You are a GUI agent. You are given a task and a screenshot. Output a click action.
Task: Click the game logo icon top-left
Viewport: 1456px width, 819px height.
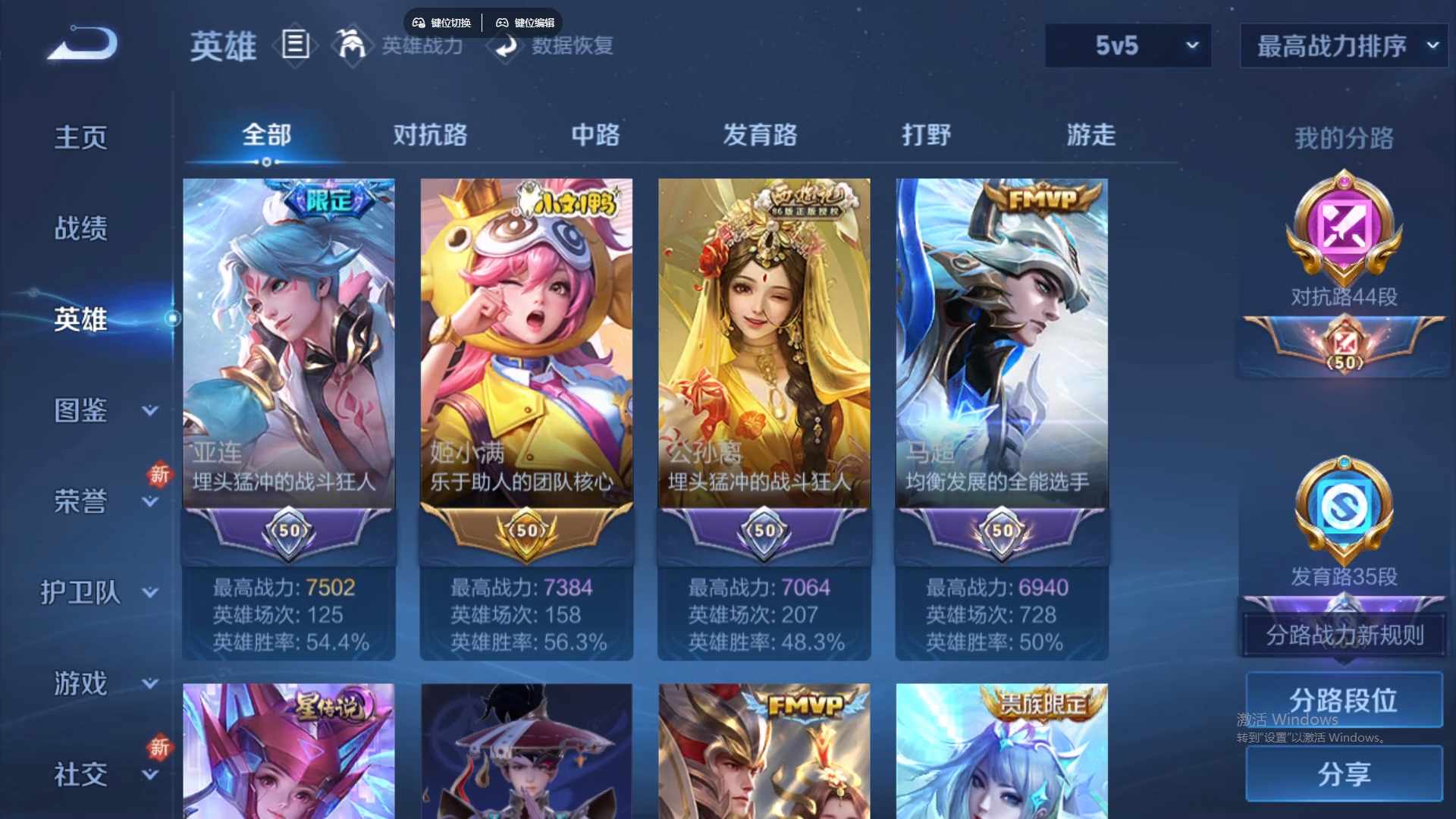[x=81, y=44]
